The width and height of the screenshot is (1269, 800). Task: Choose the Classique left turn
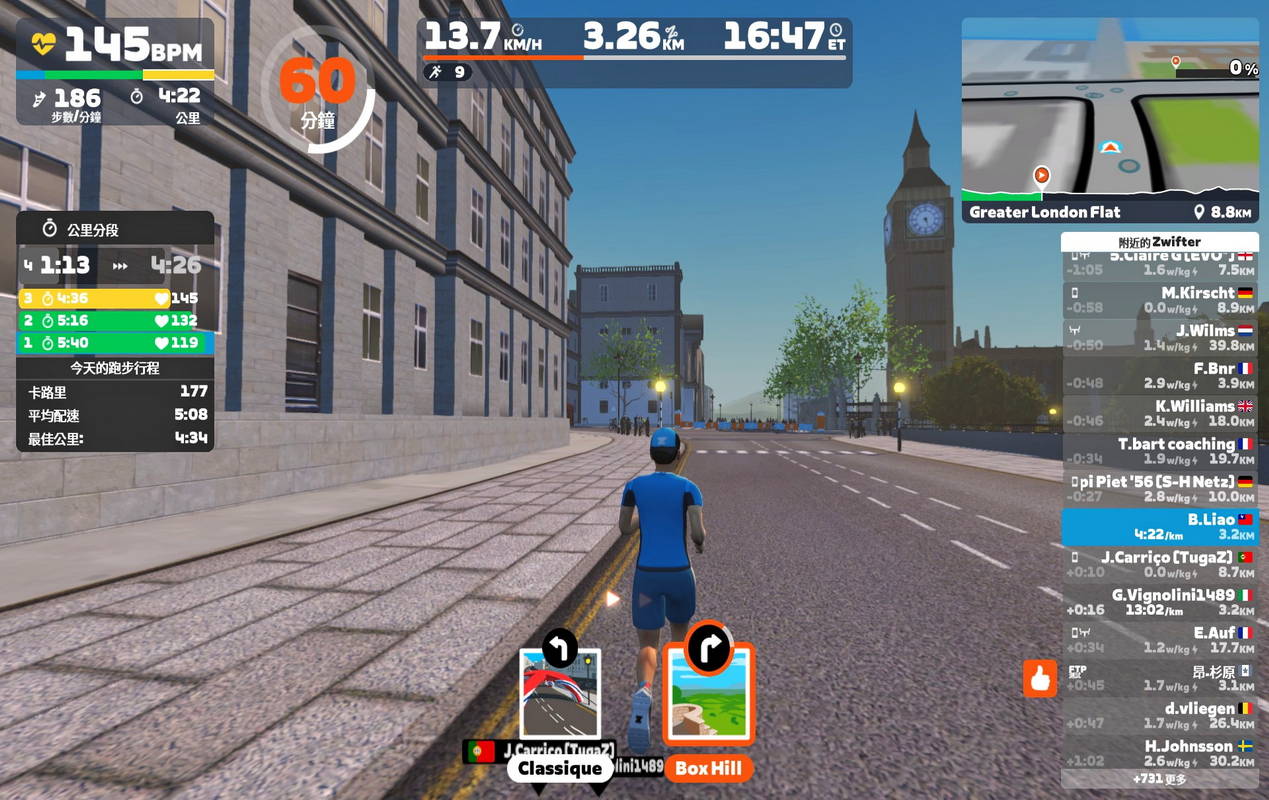560,695
